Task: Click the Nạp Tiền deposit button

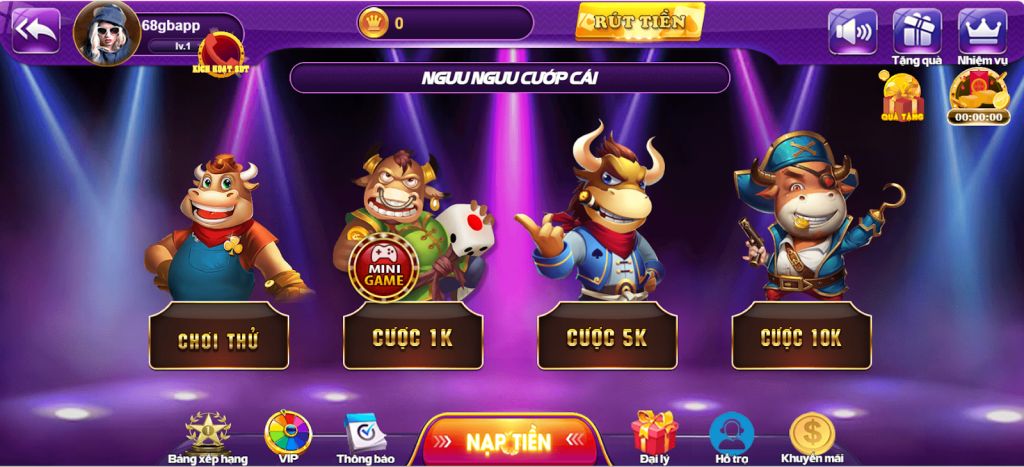Action: click(x=508, y=441)
